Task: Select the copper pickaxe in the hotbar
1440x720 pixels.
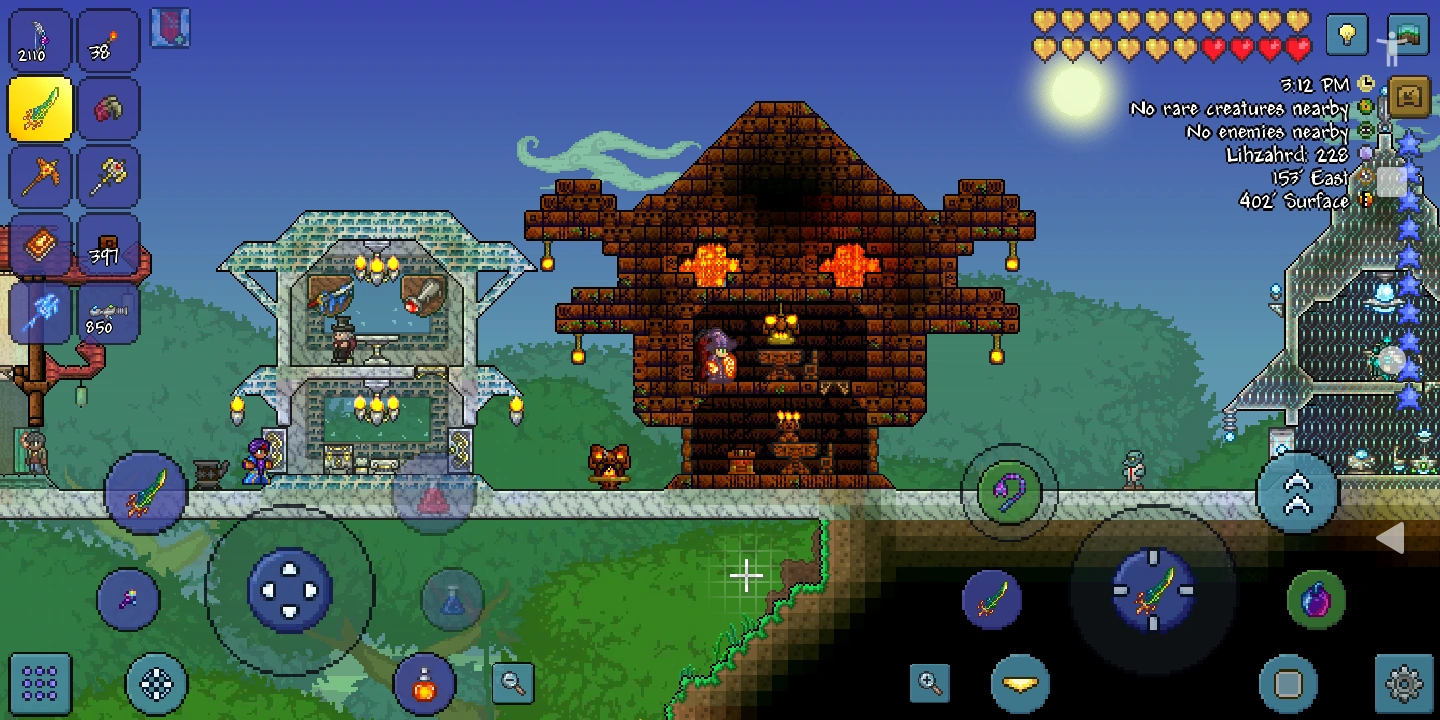Action: [40, 177]
